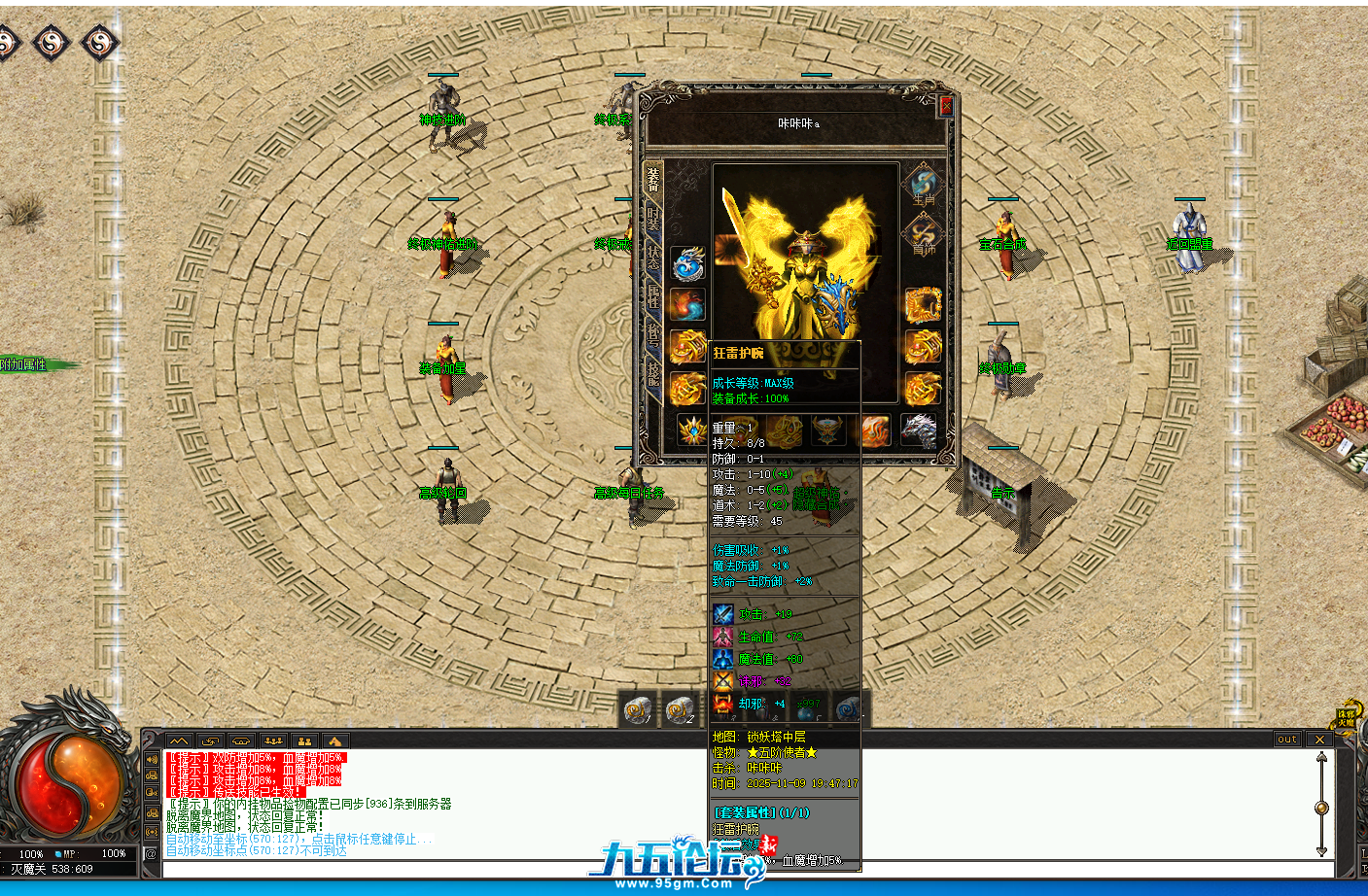Viewport: 1368px width, 896px height.
Task: Click the world map icon above the chat
Action: pyautogui.click(x=180, y=741)
